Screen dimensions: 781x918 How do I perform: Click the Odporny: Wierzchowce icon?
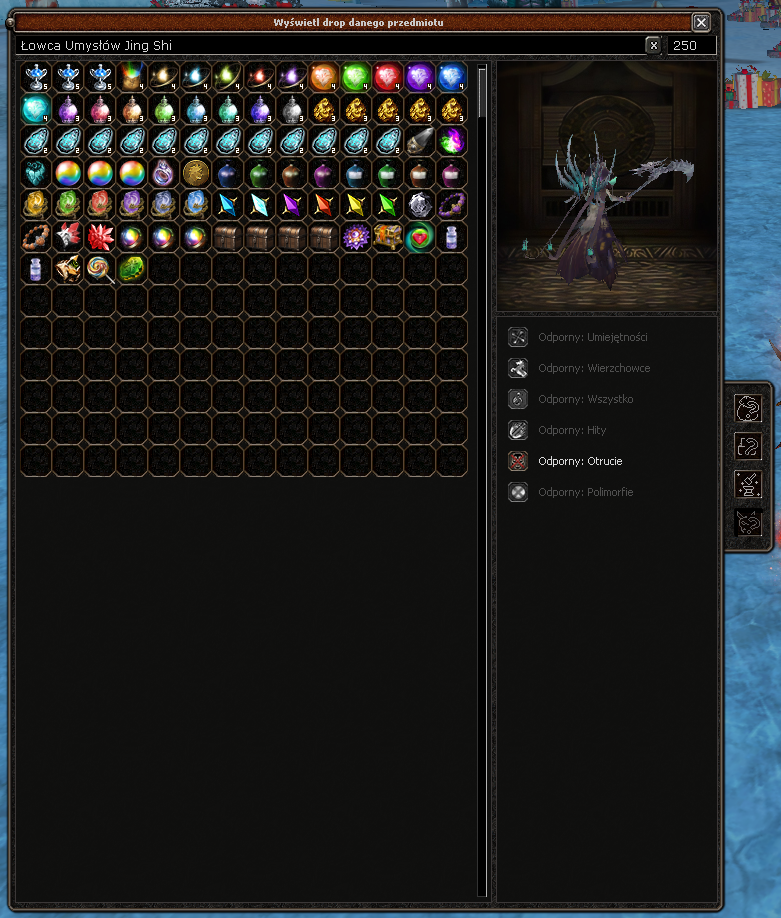tap(518, 368)
